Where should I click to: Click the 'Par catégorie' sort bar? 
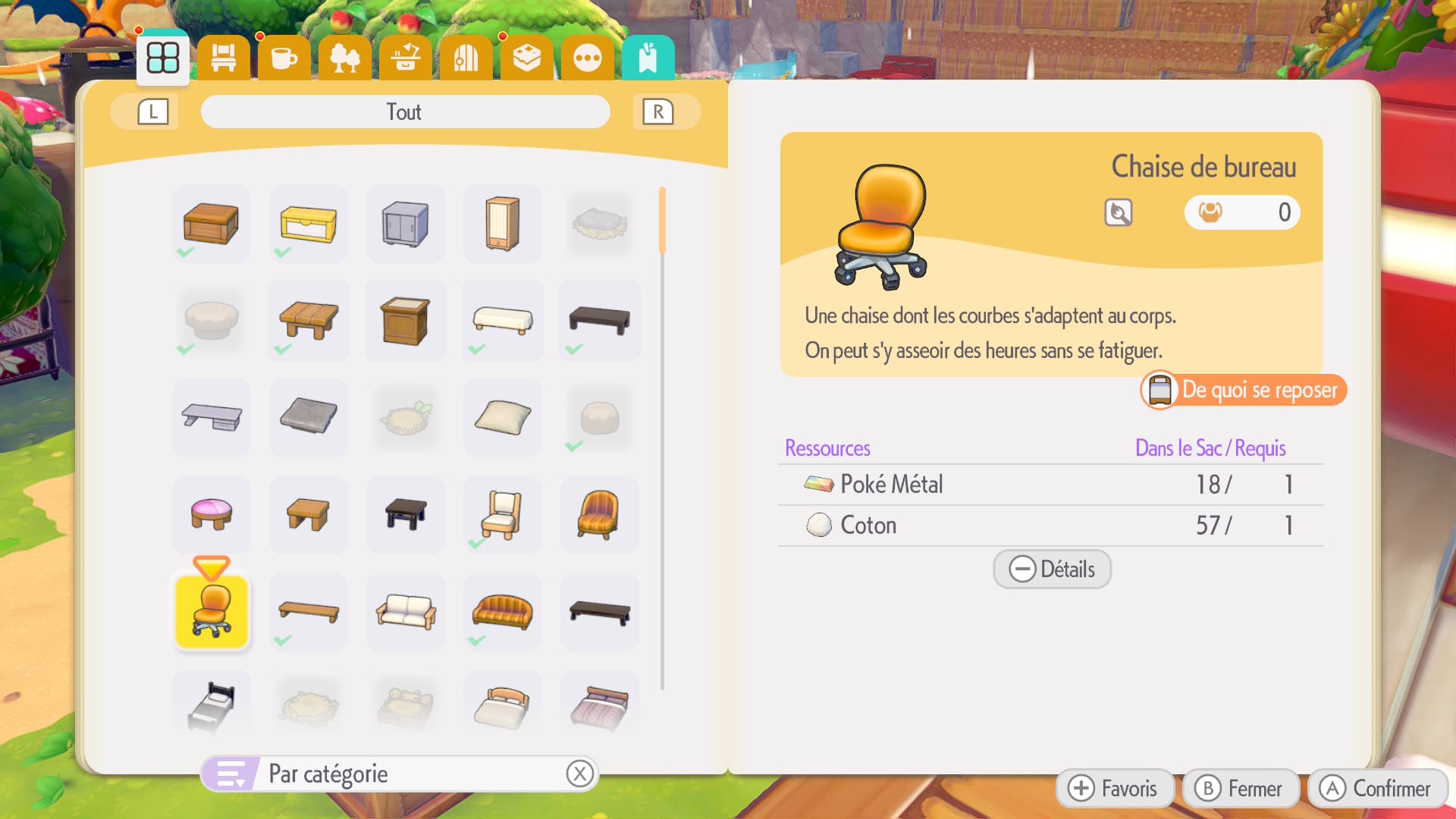pos(400,774)
